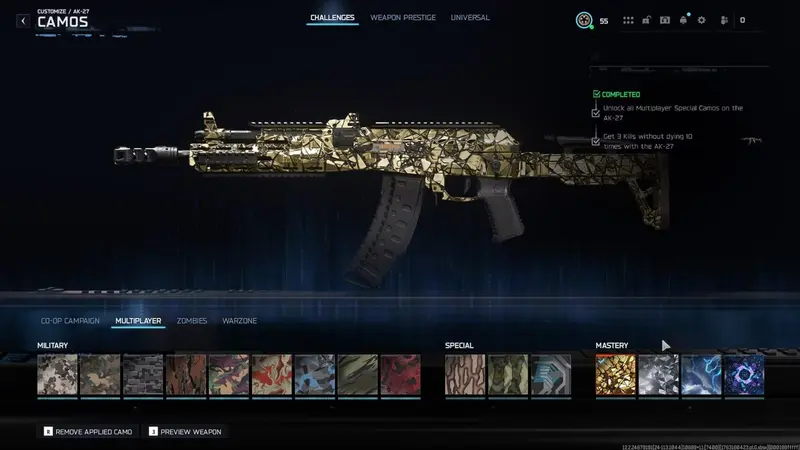Preview the weapon
800x450 pixels.
186,431
